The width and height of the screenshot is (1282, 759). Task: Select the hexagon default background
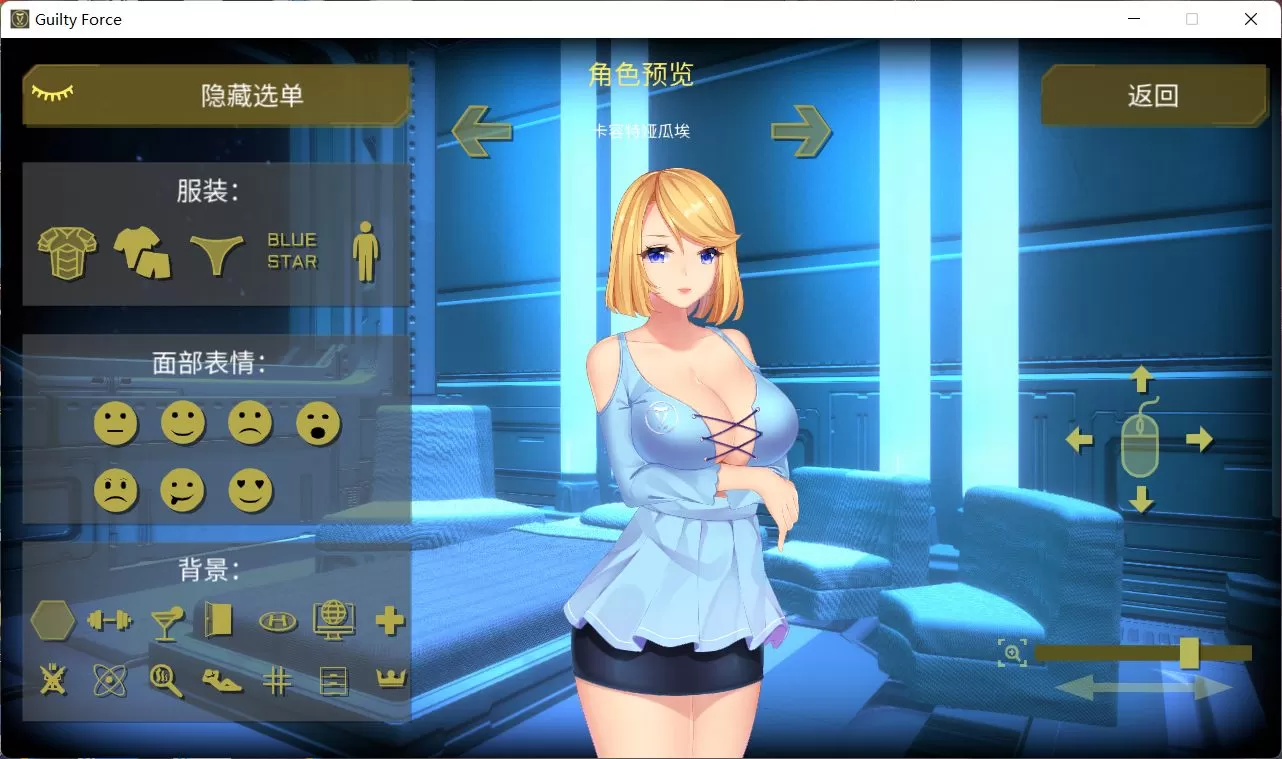52,620
